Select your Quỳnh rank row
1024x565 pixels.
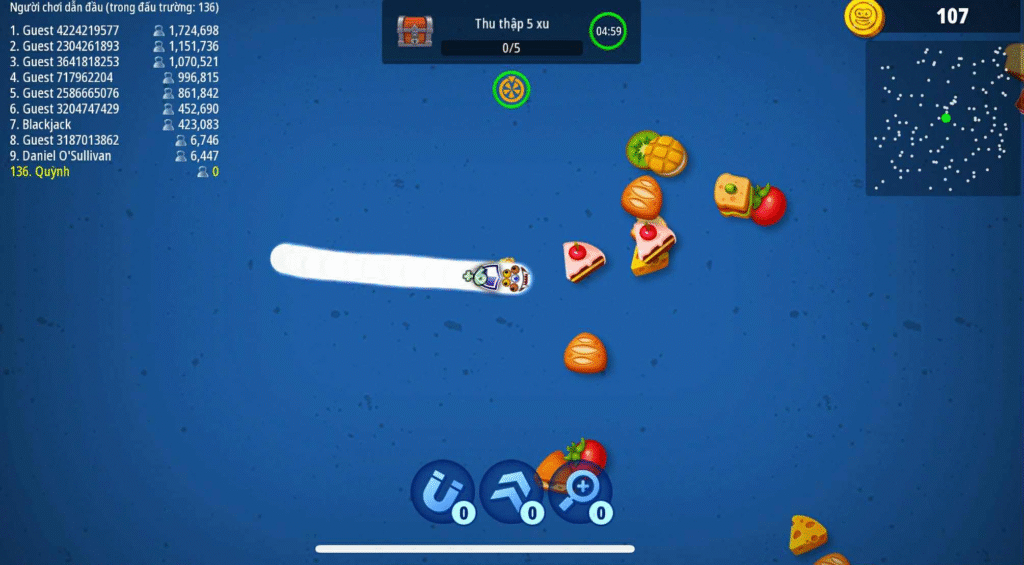pyautogui.click(x=114, y=172)
